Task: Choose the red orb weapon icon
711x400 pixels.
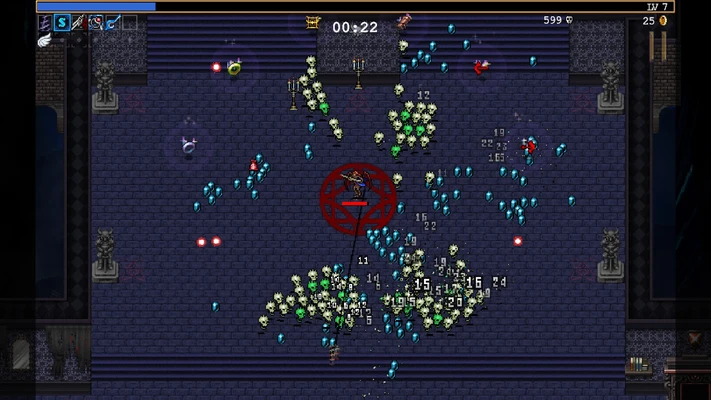Action: (x=96, y=22)
